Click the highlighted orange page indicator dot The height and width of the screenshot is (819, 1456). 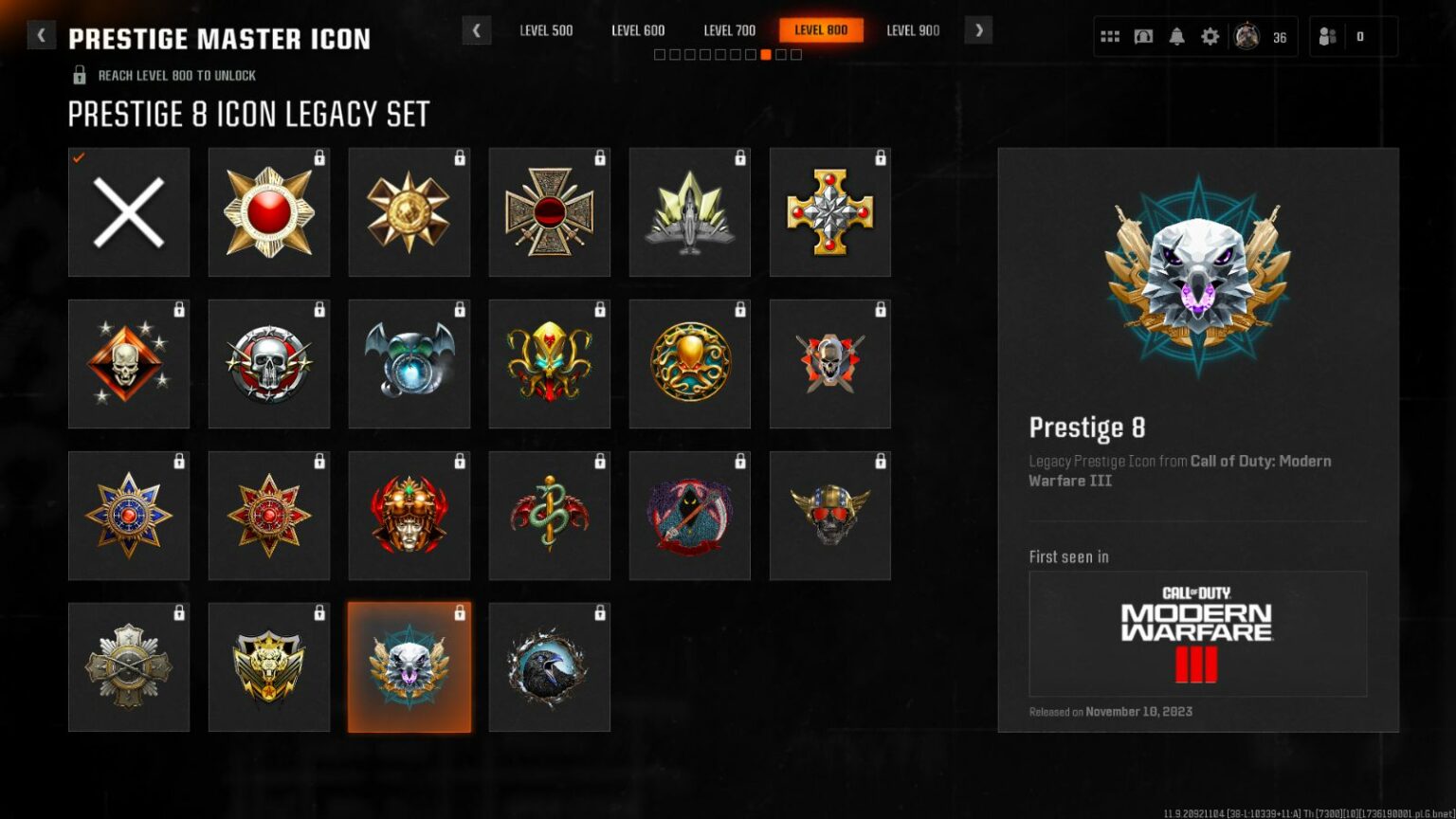765,54
